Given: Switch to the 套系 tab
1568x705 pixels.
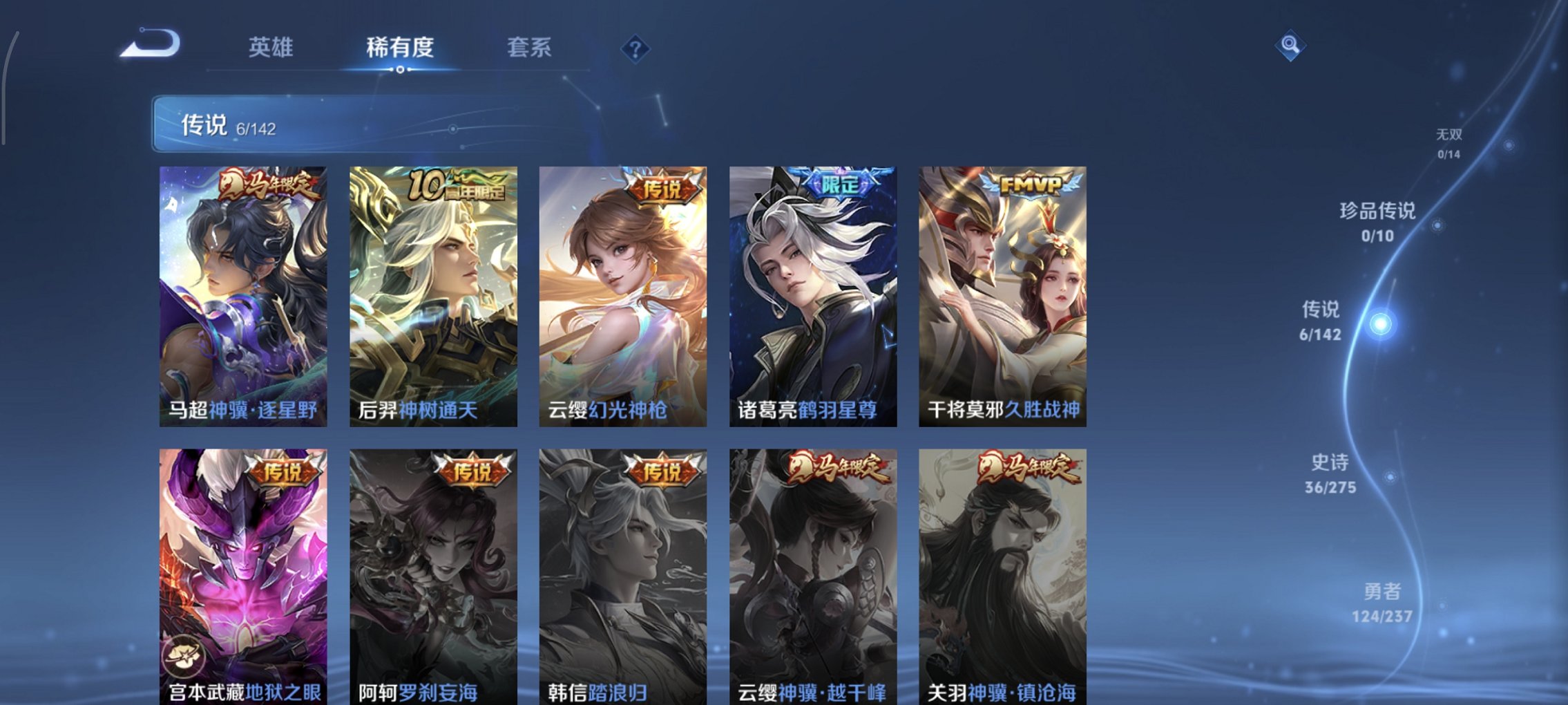Looking at the screenshot, I should click(x=529, y=47).
